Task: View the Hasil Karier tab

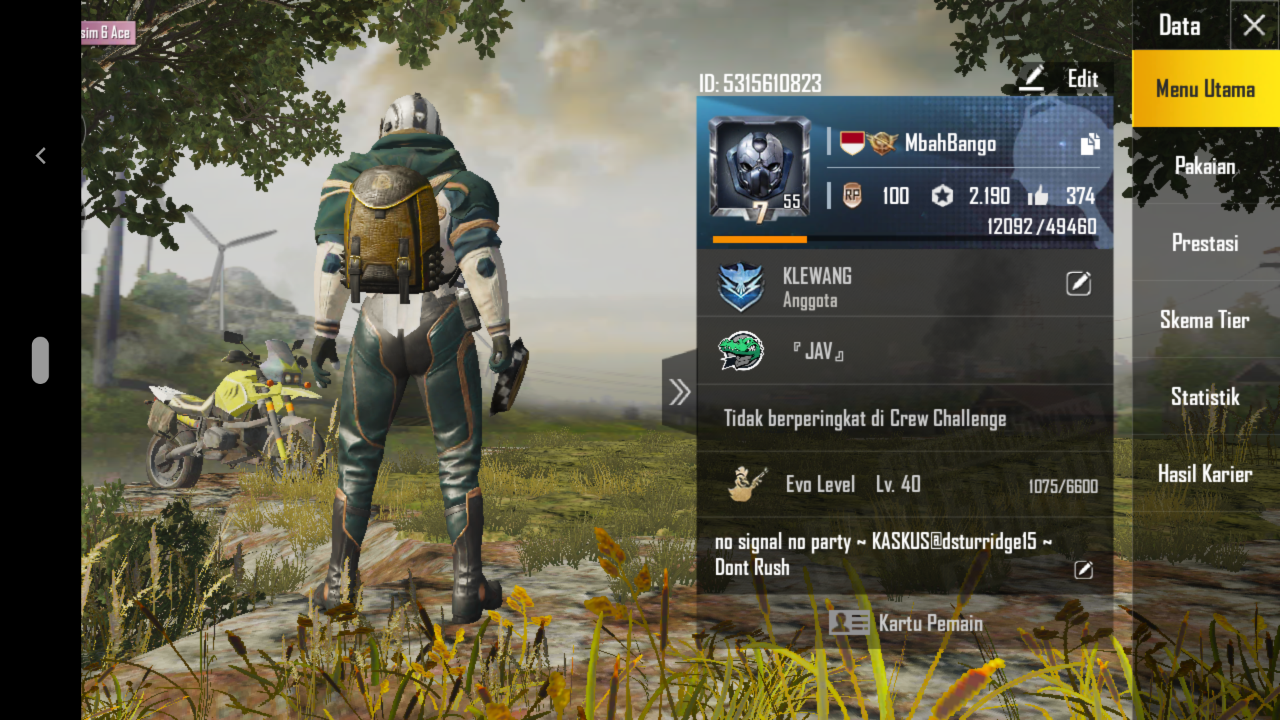Action: (x=1205, y=474)
